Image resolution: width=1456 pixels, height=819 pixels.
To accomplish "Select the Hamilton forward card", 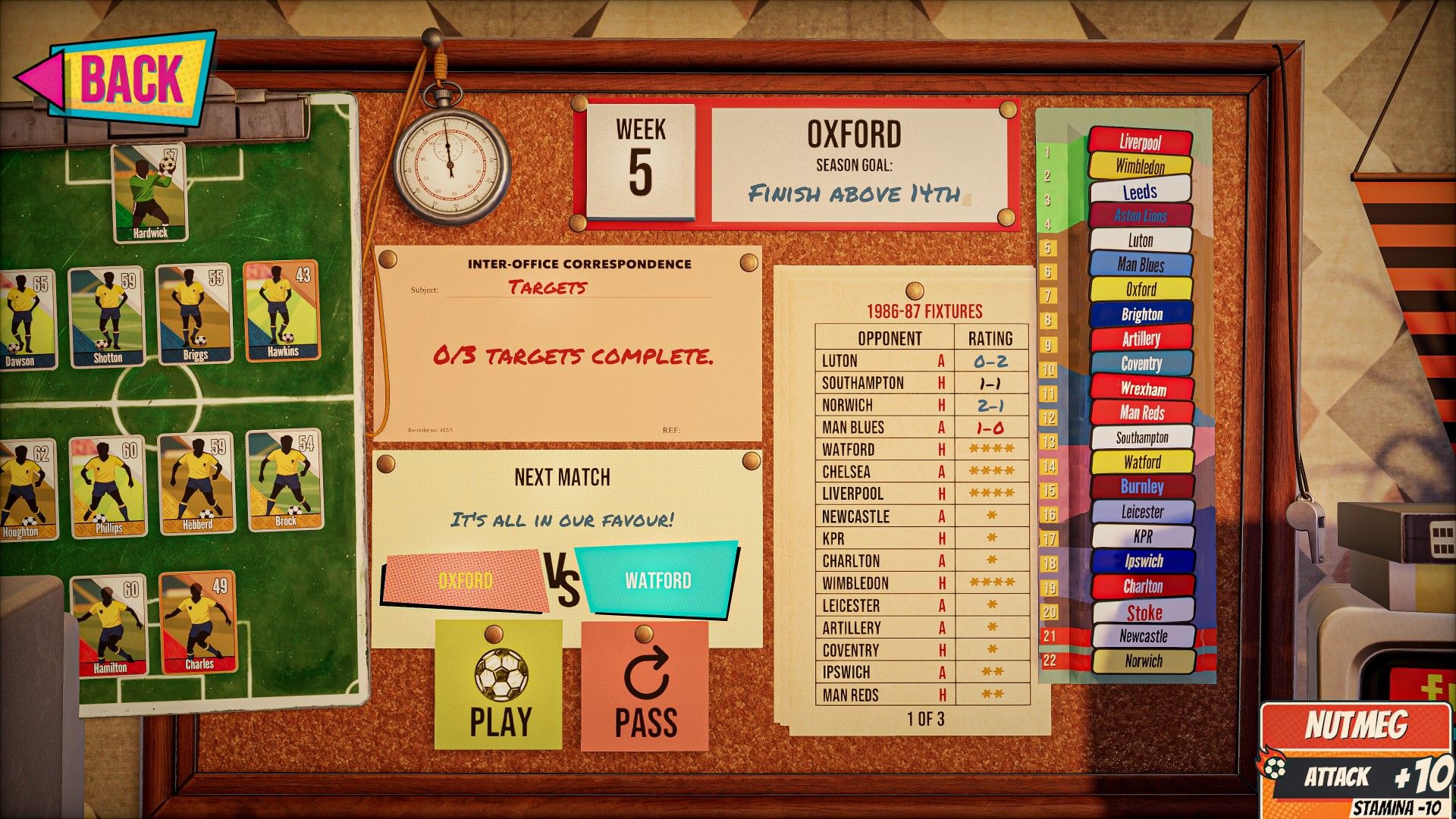I will (109, 625).
